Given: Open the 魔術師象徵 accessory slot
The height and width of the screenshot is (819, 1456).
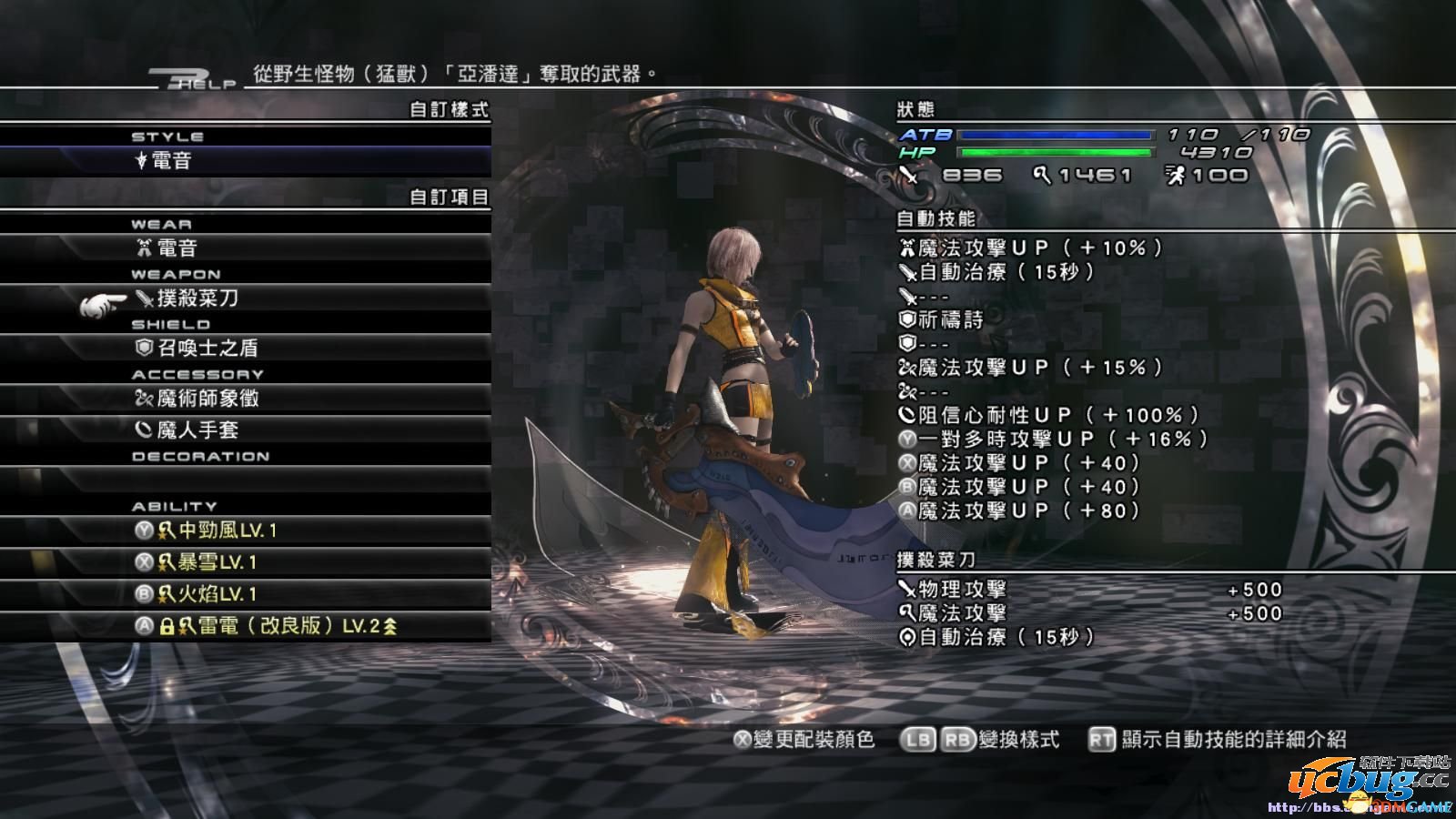Looking at the screenshot, I should pos(246,398).
